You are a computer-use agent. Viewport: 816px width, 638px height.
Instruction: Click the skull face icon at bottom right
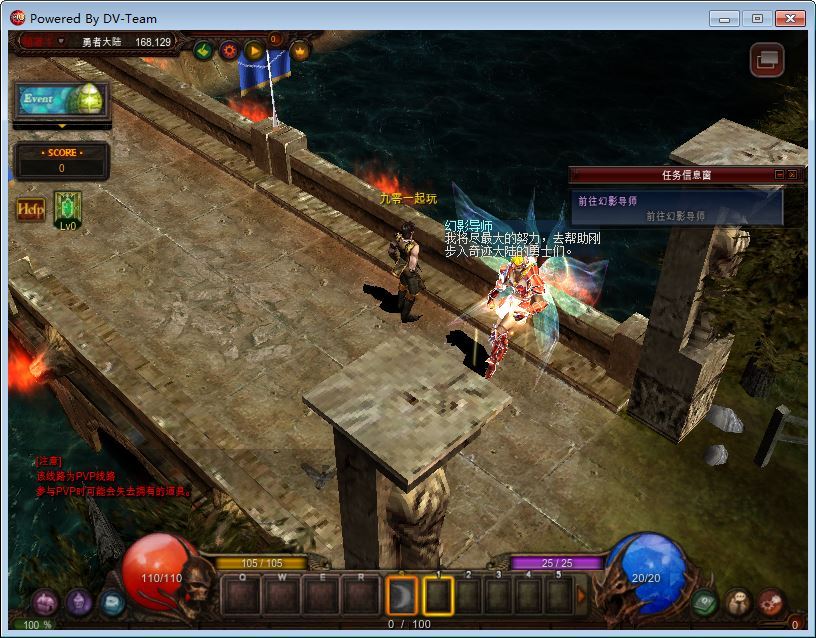pos(738,602)
